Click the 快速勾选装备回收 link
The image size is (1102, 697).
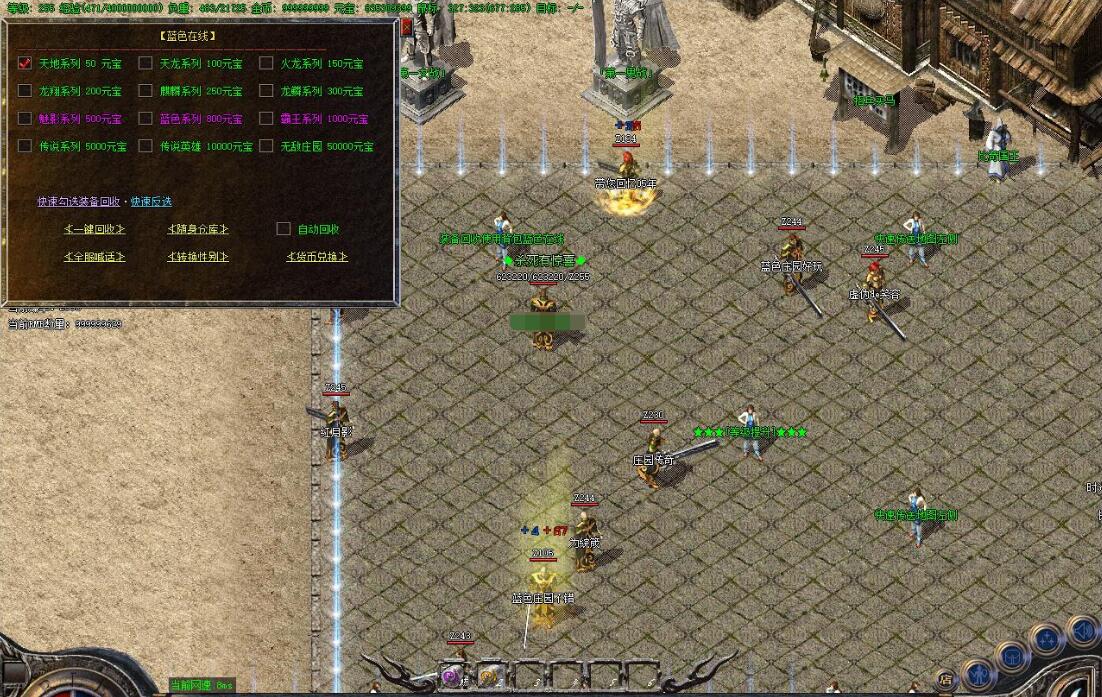click(79, 201)
